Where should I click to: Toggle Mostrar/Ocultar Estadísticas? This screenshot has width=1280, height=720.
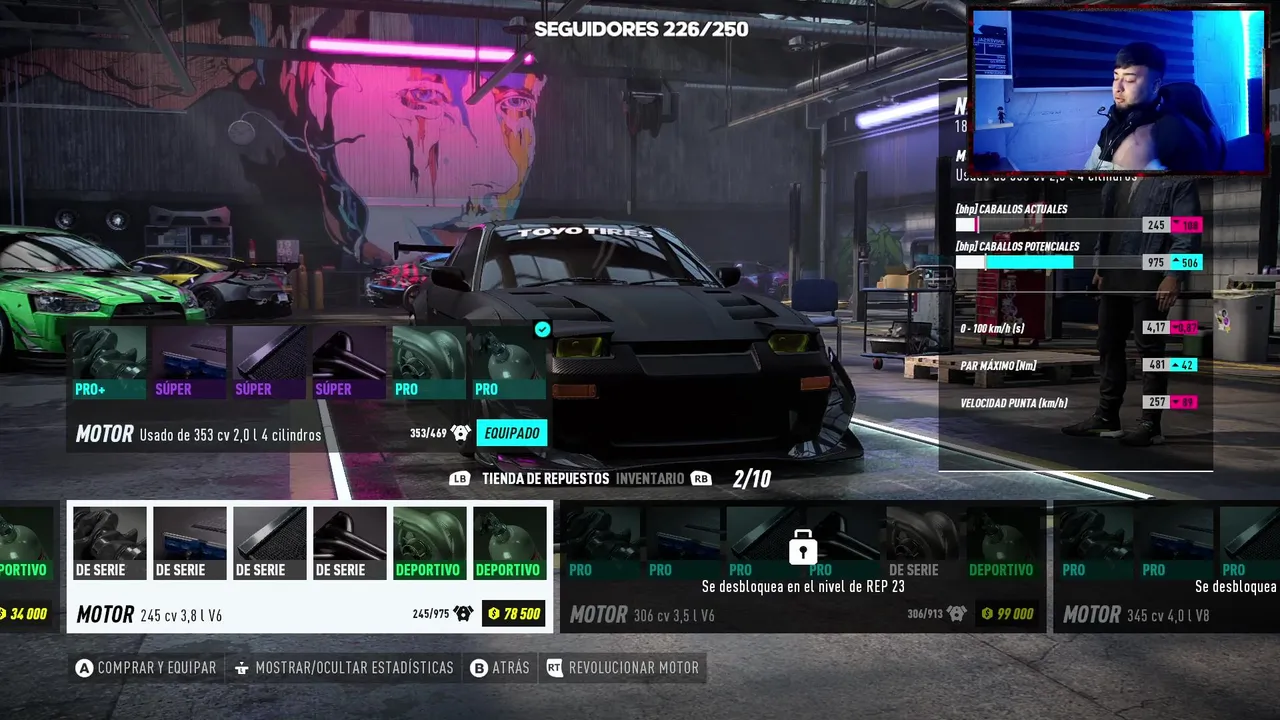[x=343, y=668]
